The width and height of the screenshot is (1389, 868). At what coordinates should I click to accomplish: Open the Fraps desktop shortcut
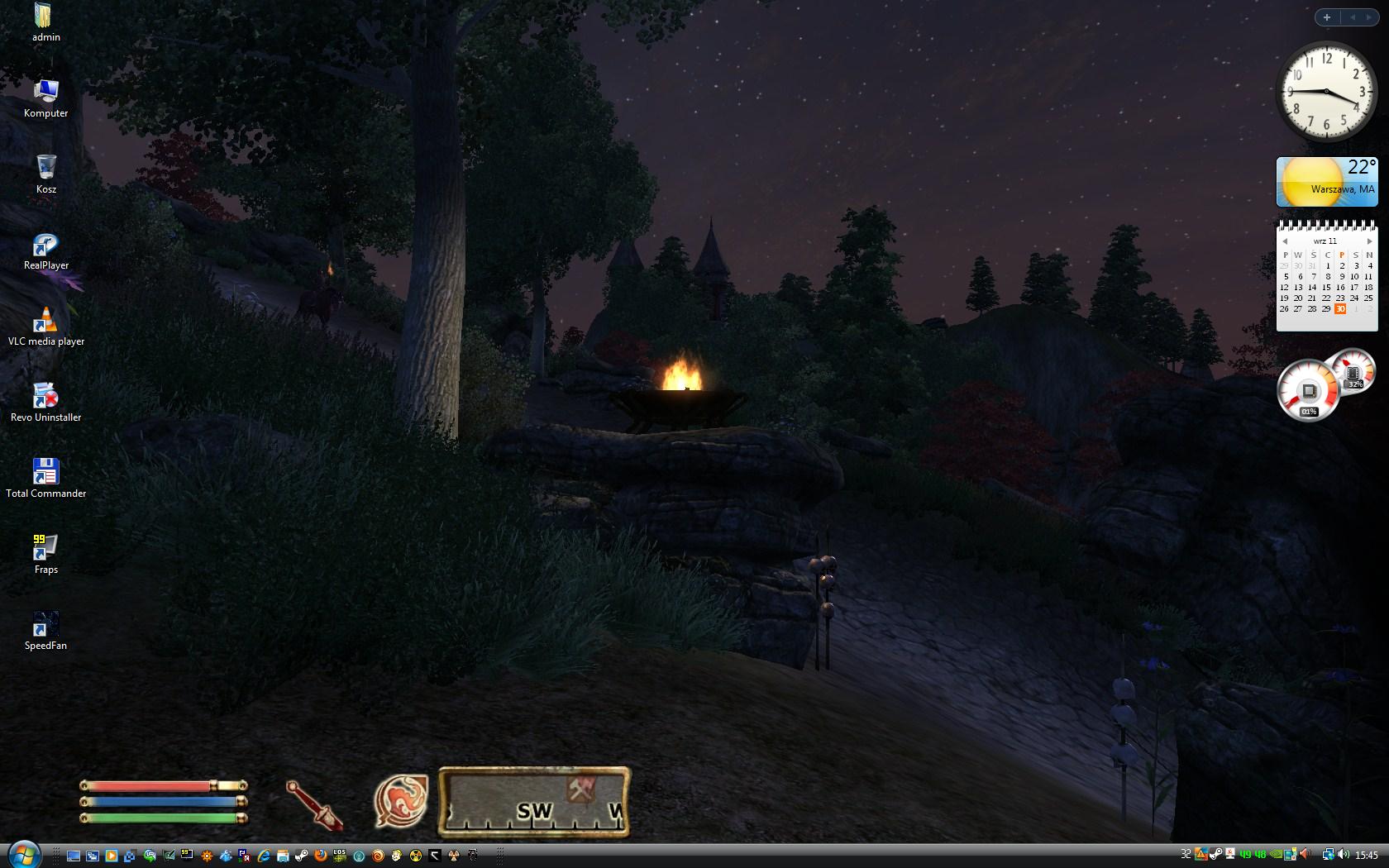pos(45,553)
